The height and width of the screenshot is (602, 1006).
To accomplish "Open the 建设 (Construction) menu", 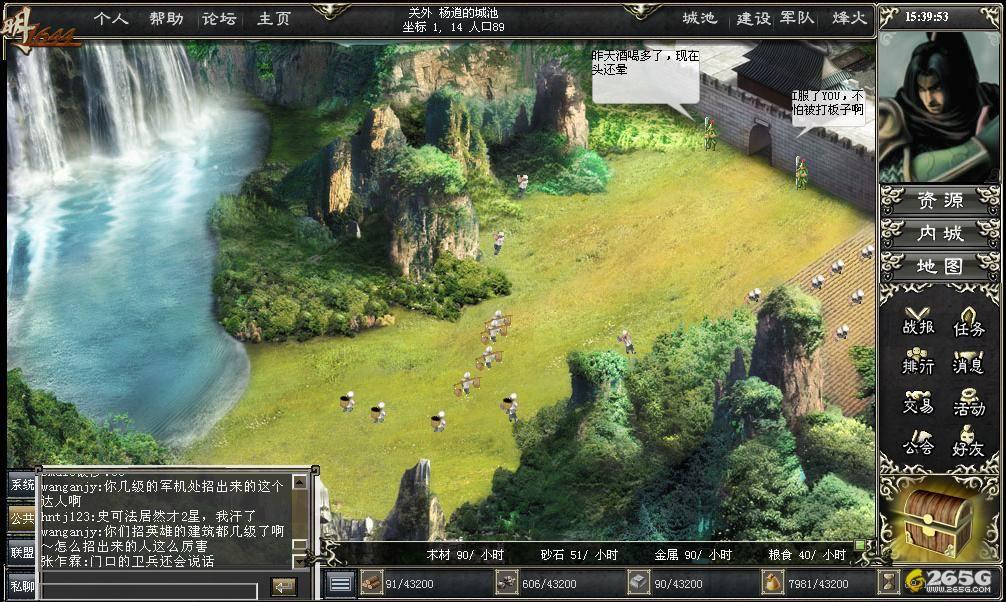I will pos(753,18).
